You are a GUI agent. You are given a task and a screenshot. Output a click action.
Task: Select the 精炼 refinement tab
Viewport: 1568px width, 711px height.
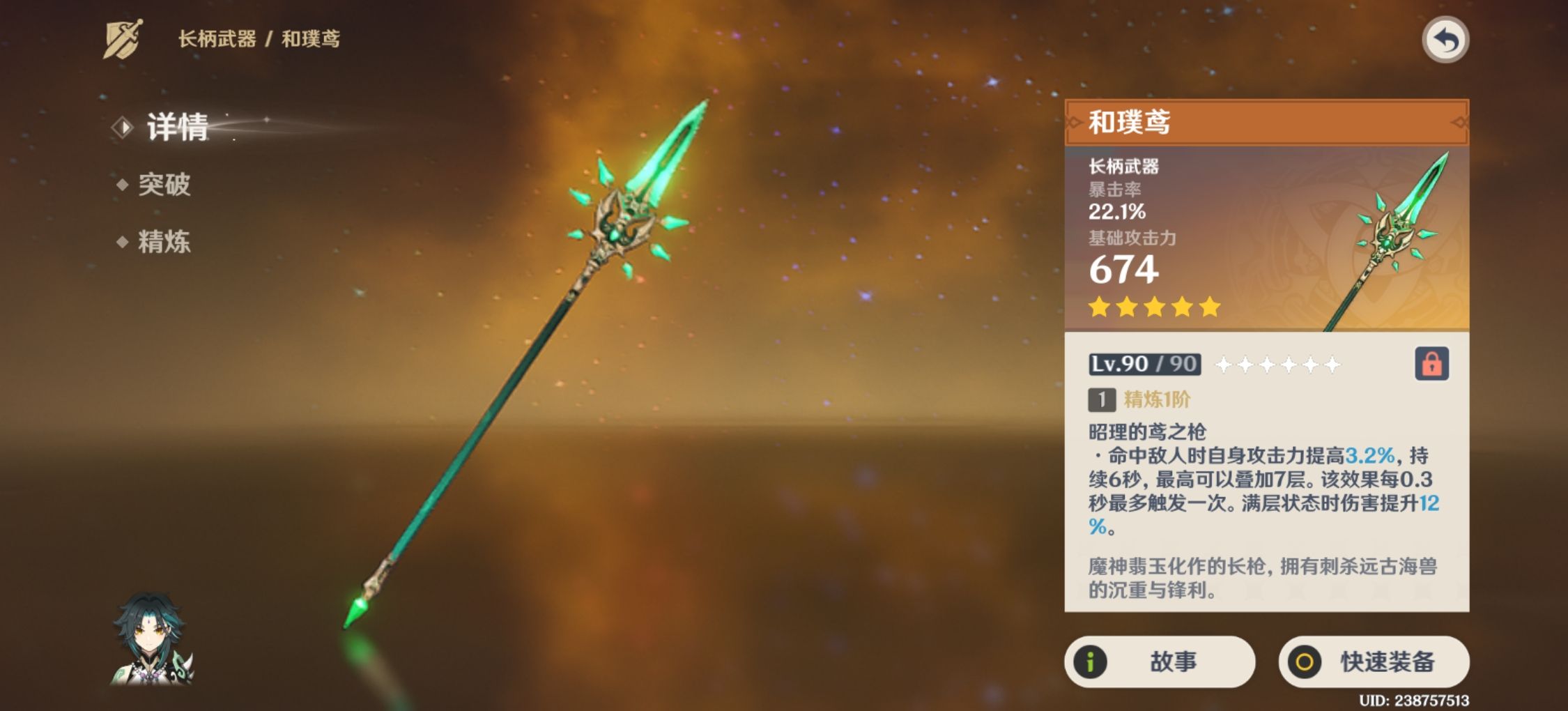point(164,242)
